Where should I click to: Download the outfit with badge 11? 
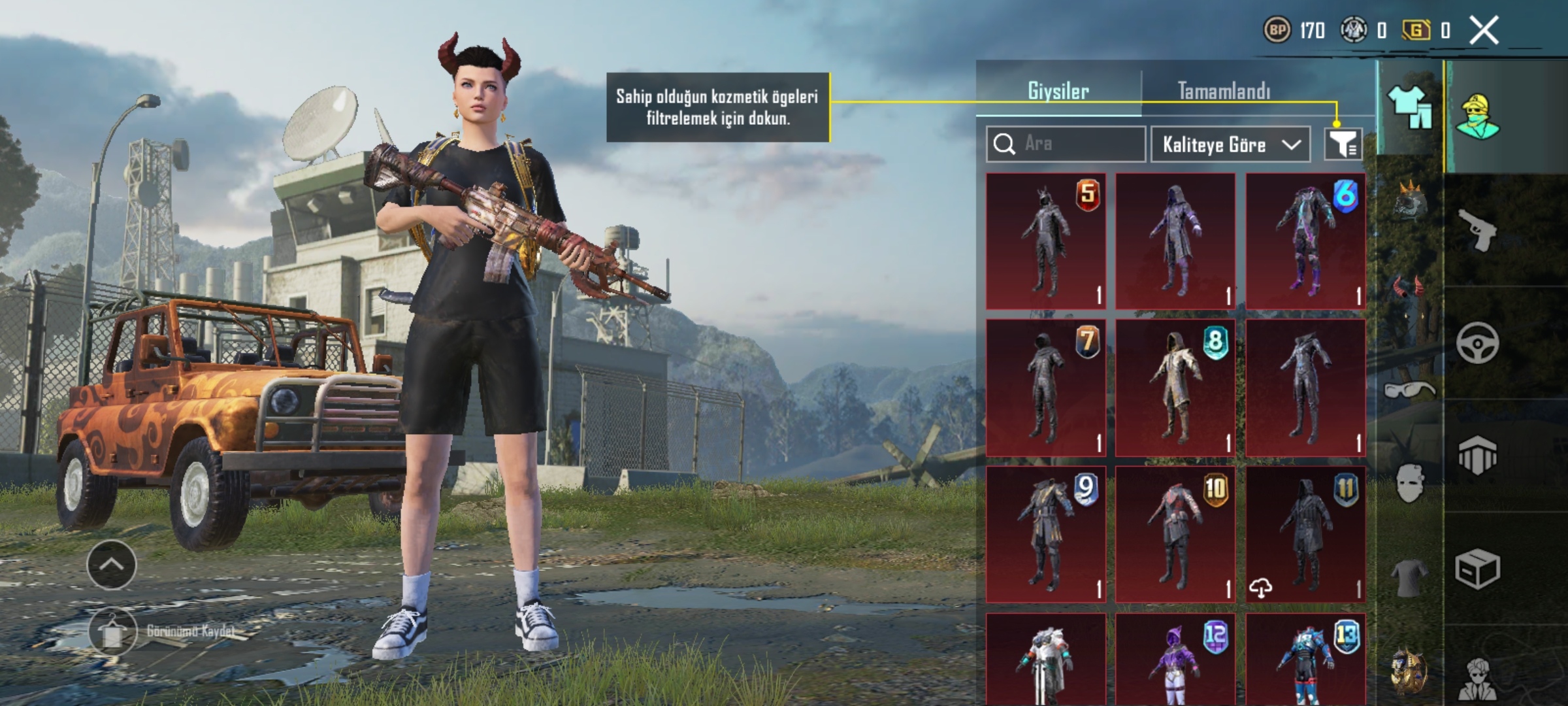point(1261,588)
